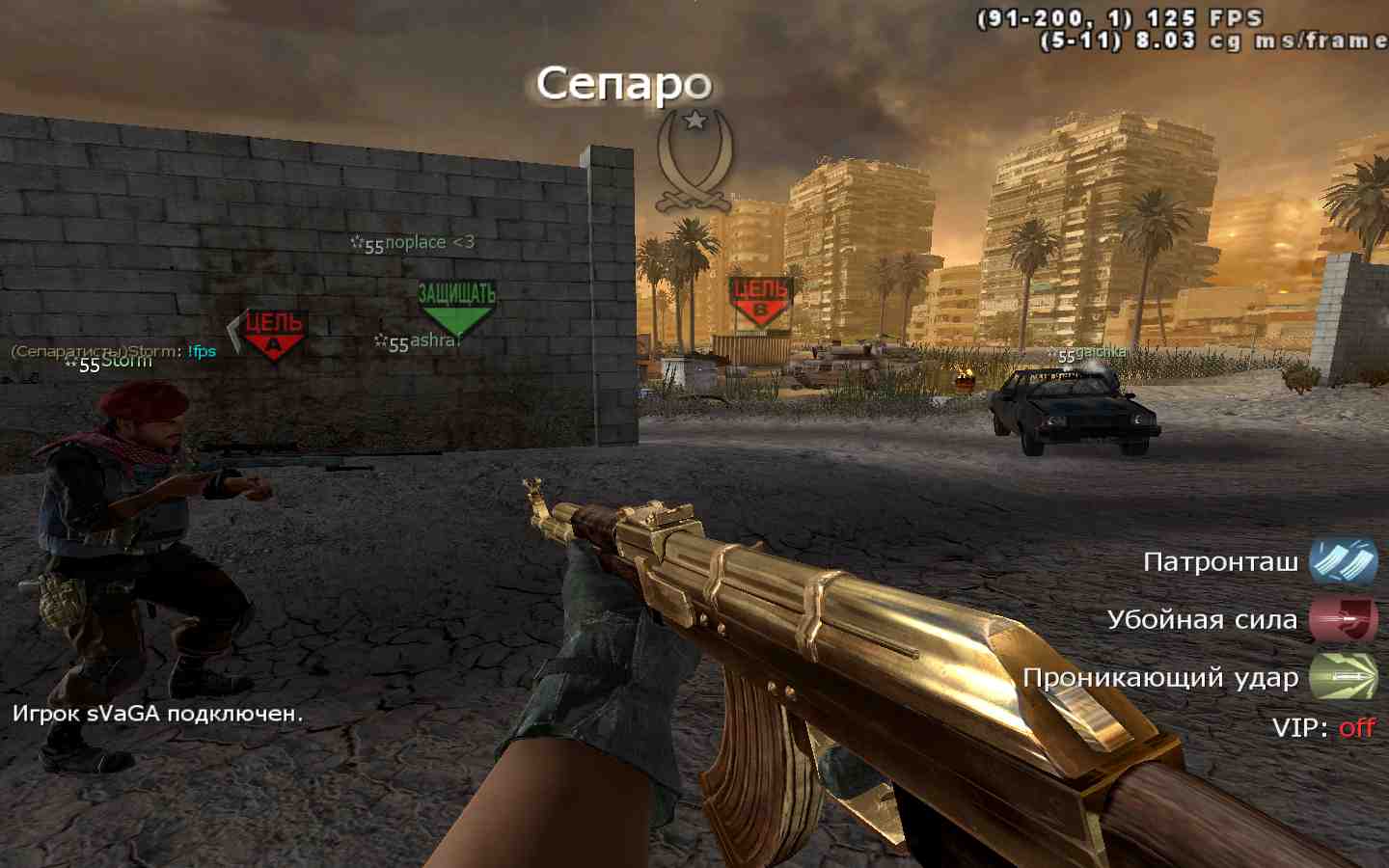
Task: Click the green Защищать objective marker
Action: pyautogui.click(x=456, y=307)
